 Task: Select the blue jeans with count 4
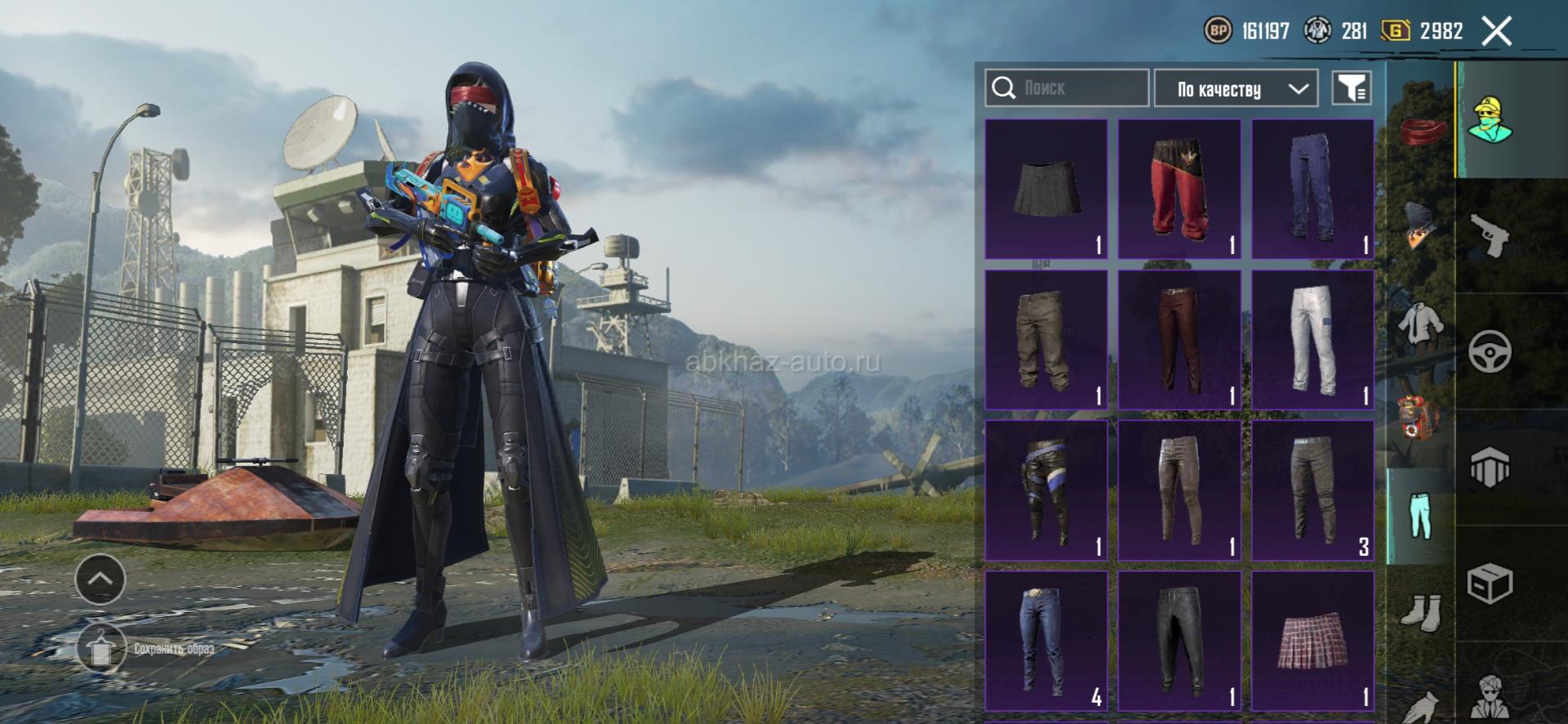tap(1046, 641)
